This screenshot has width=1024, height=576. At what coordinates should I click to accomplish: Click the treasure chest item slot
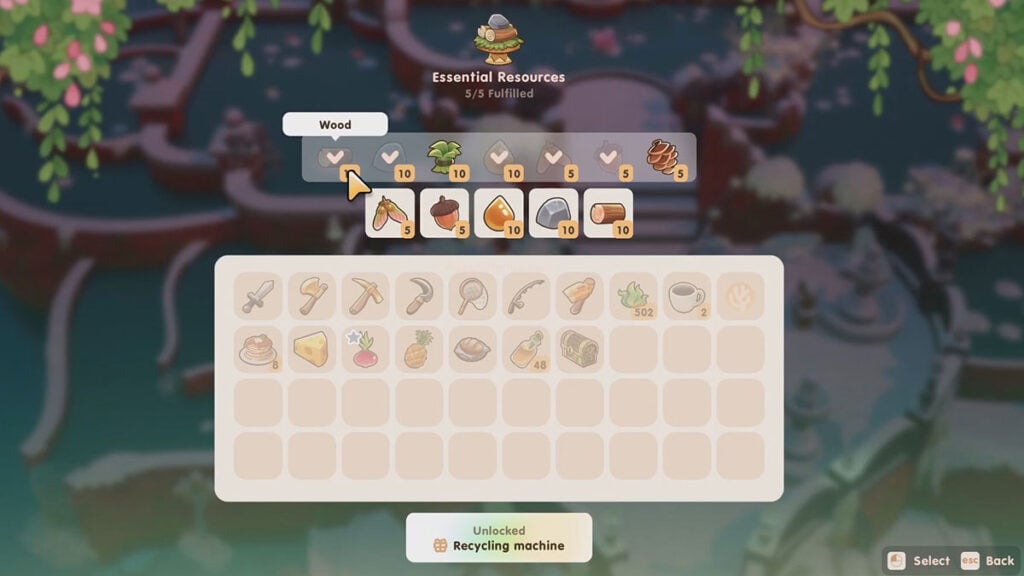(580, 349)
